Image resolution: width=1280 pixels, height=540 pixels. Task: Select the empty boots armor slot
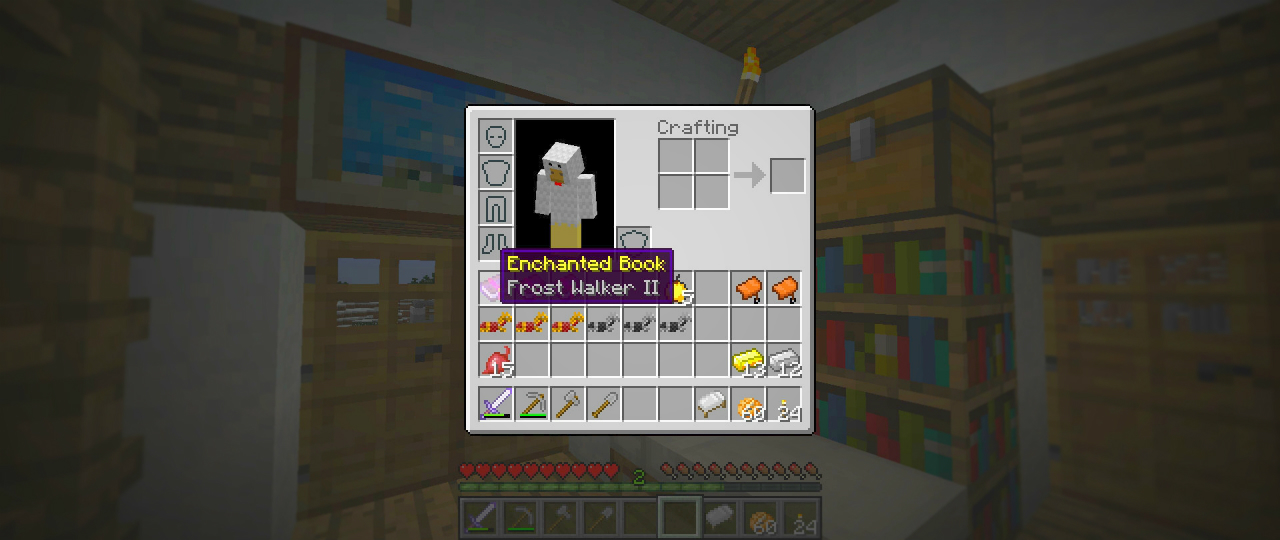(496, 243)
